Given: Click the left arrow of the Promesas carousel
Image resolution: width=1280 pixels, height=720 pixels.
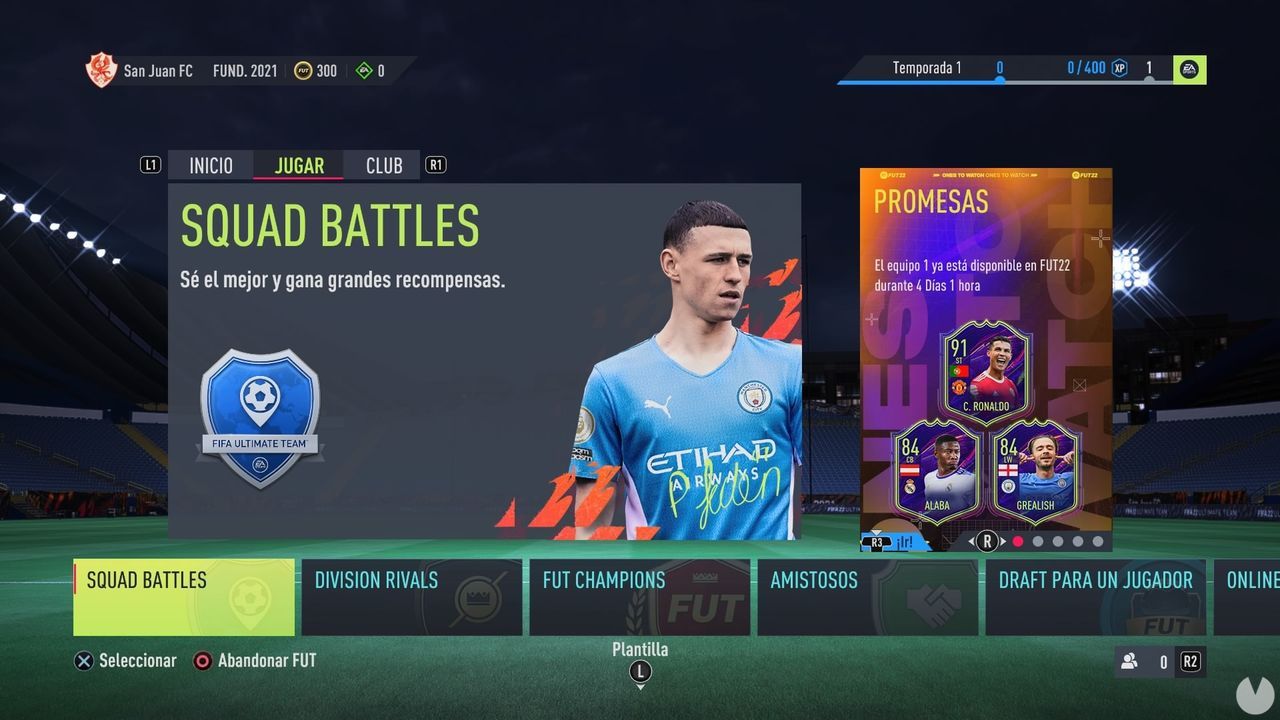Looking at the screenshot, I should (970, 540).
